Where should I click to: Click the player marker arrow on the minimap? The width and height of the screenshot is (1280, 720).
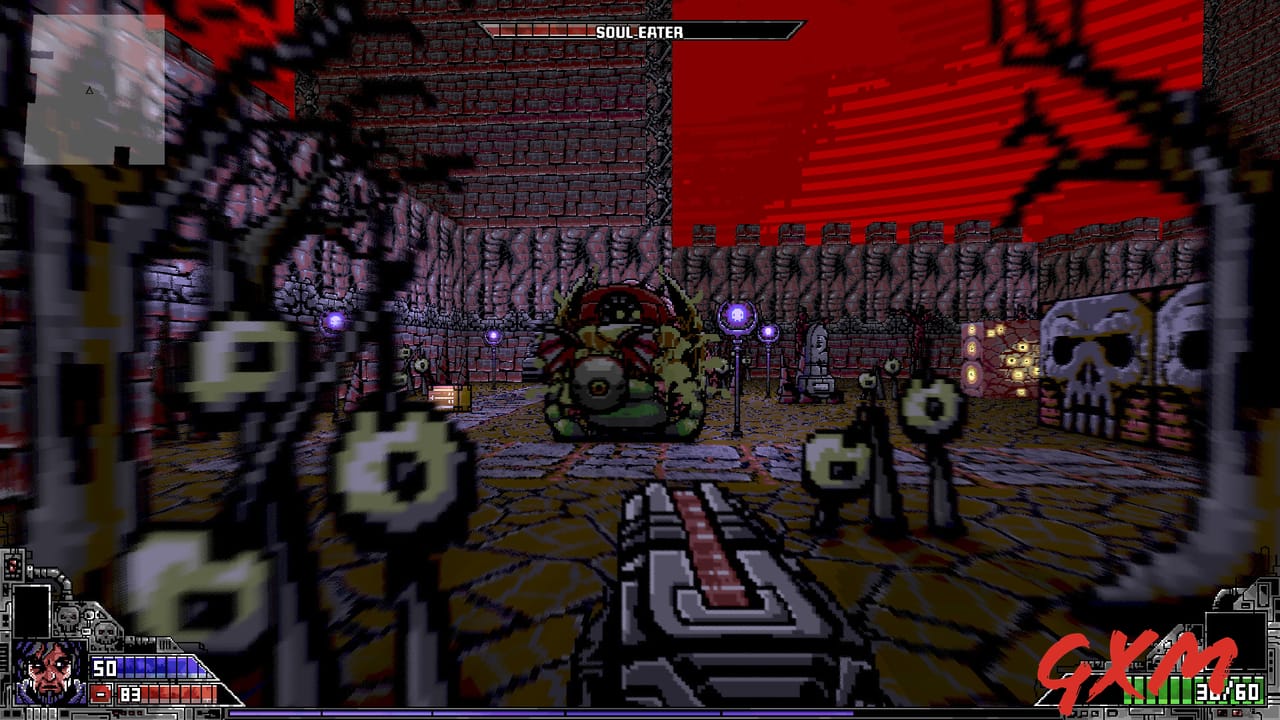(90, 88)
